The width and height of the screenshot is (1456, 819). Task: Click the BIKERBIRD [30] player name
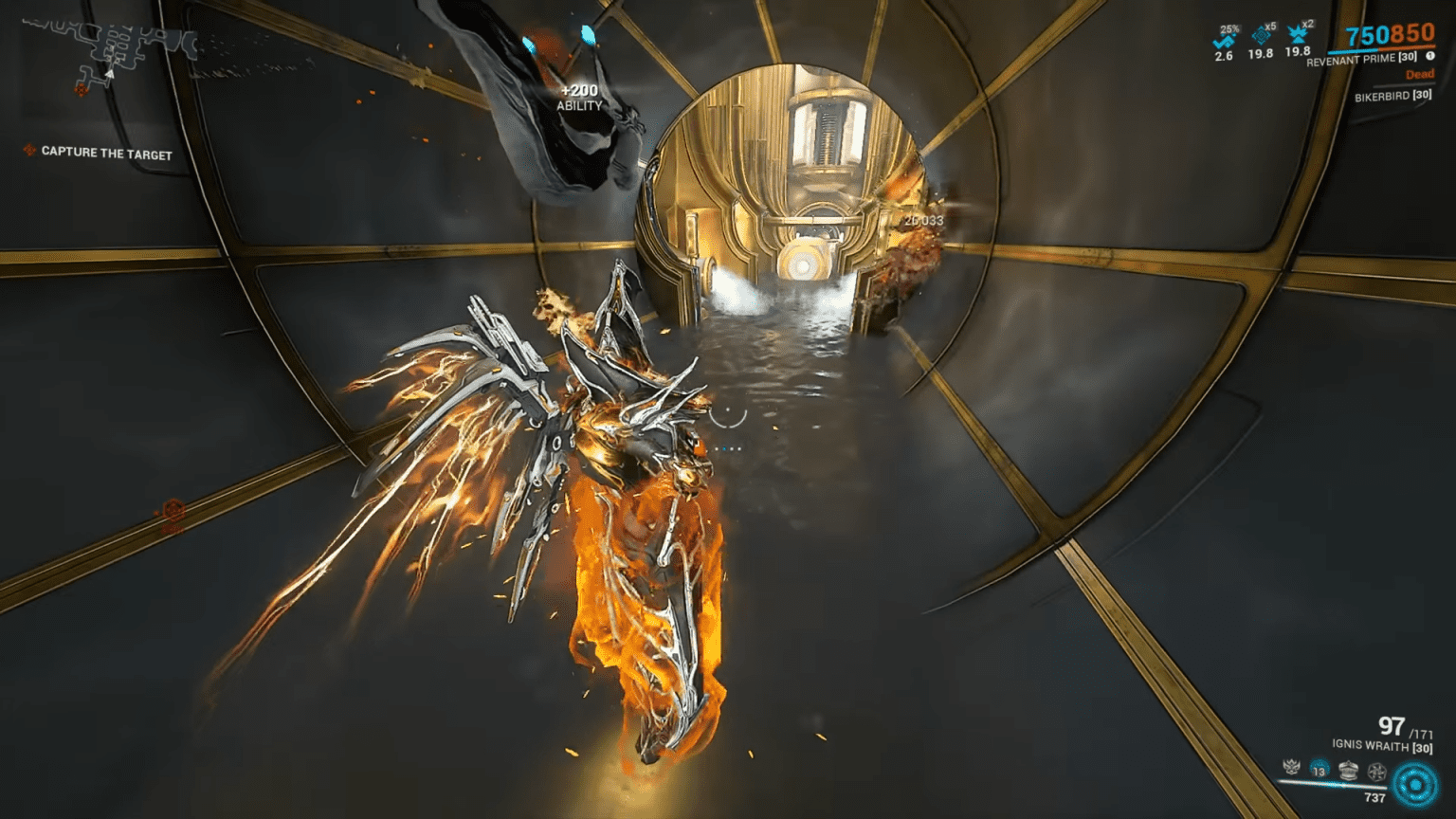coord(1392,96)
